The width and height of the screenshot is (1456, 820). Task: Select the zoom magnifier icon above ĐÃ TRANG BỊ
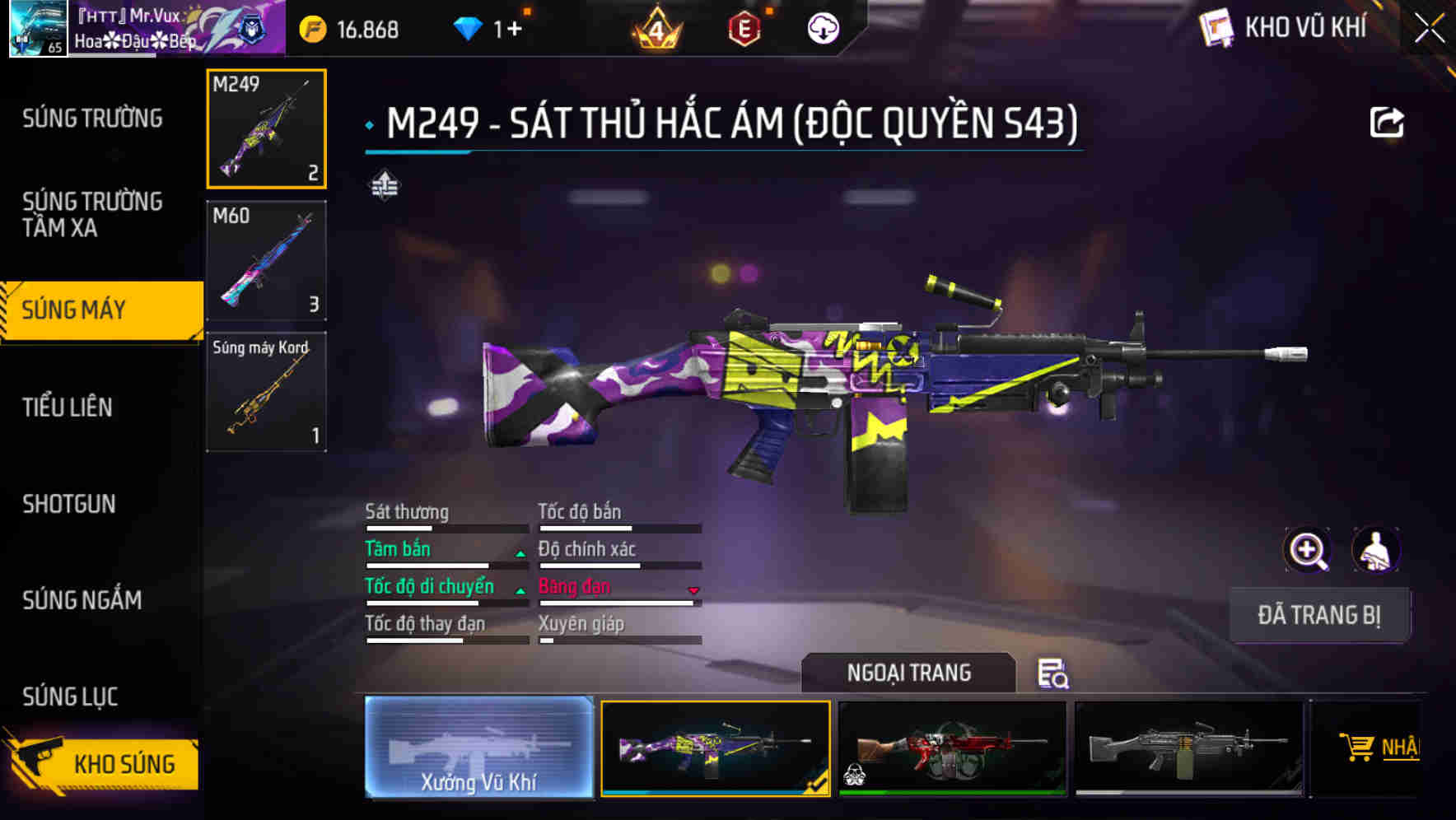click(1306, 550)
